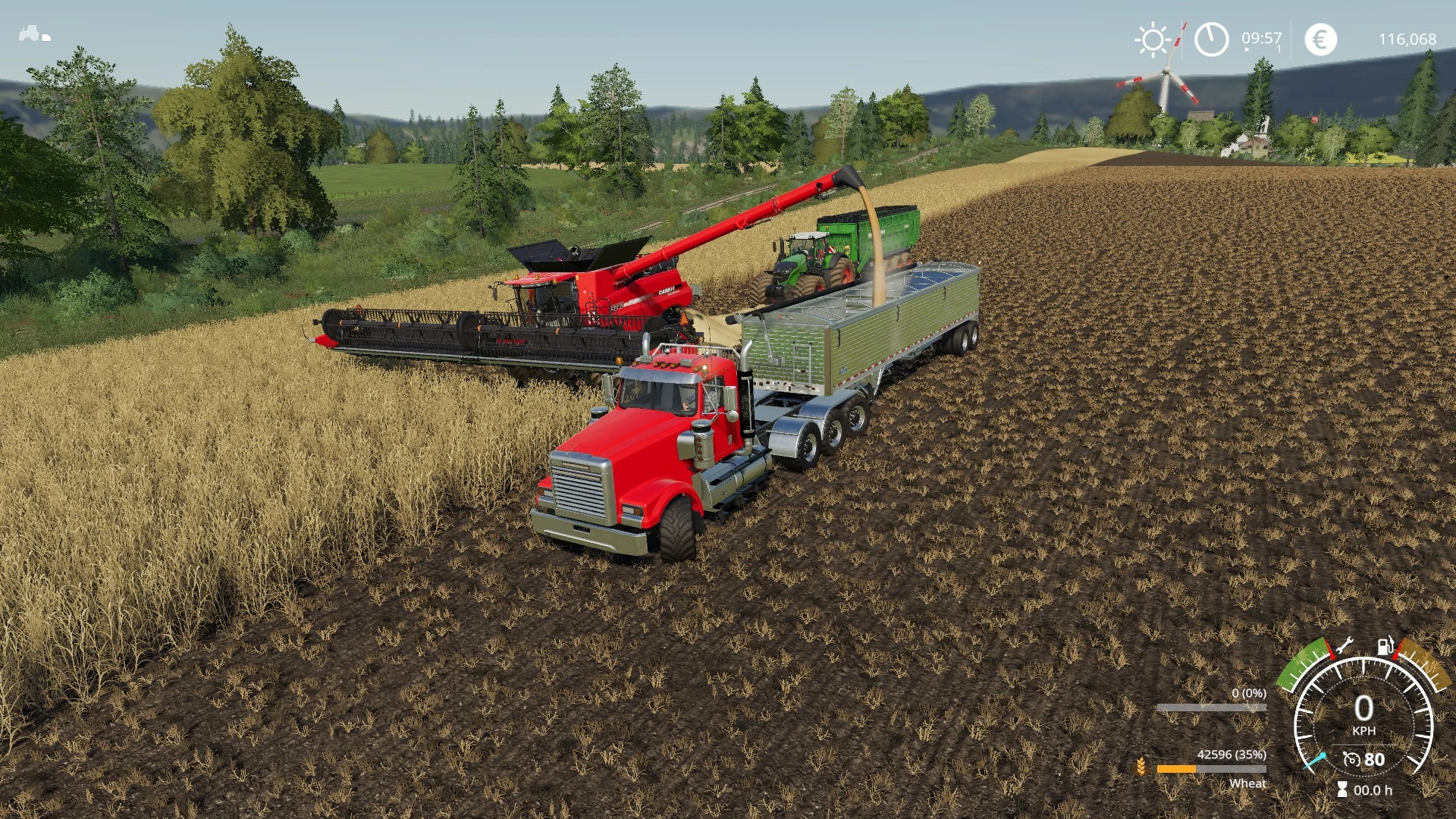
Task: Click the fuel pump gauge icon
Action: pos(1385,646)
